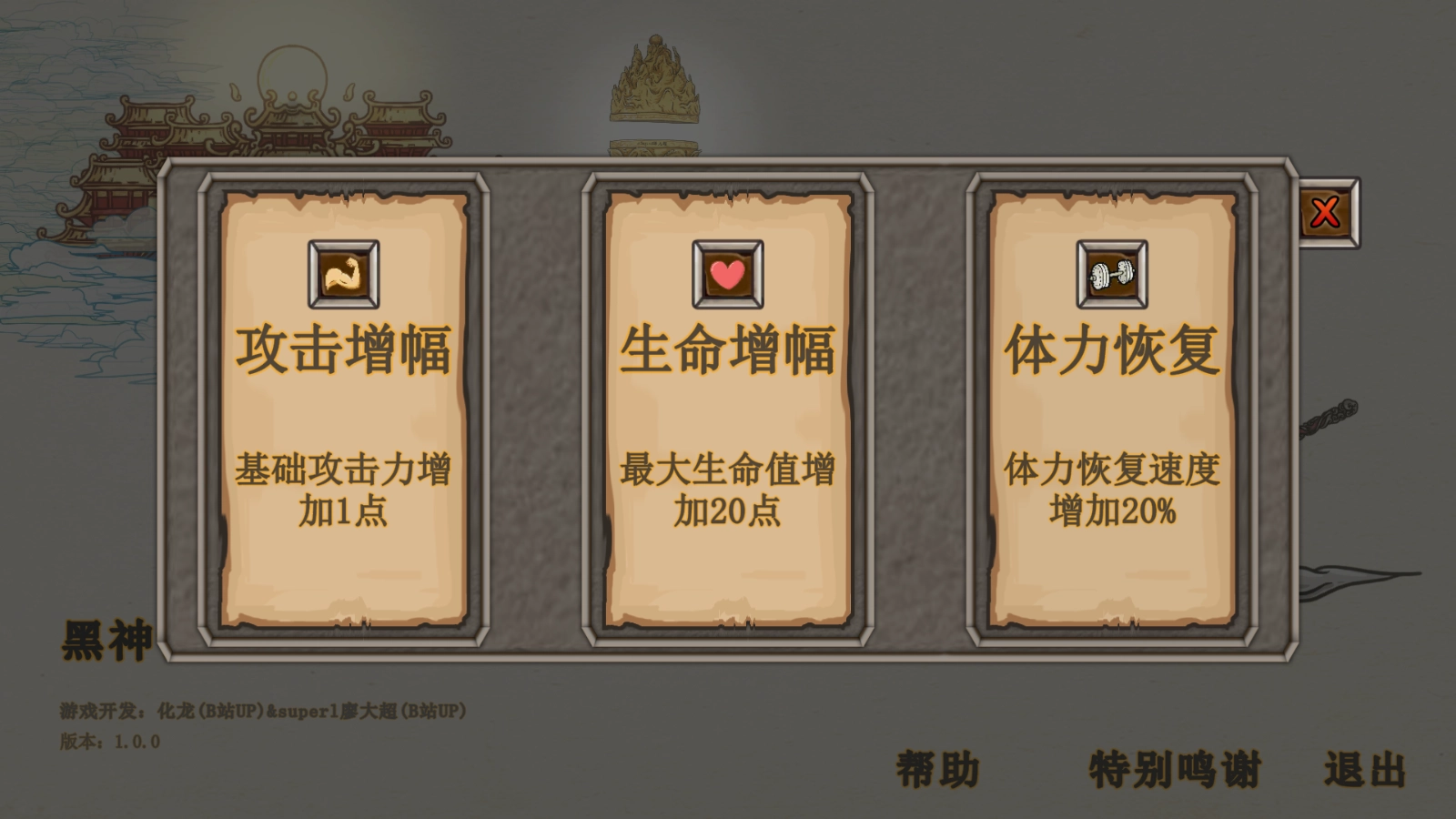Click 退出 to exit the game
Image resolution: width=1456 pixels, height=819 pixels.
[1364, 769]
